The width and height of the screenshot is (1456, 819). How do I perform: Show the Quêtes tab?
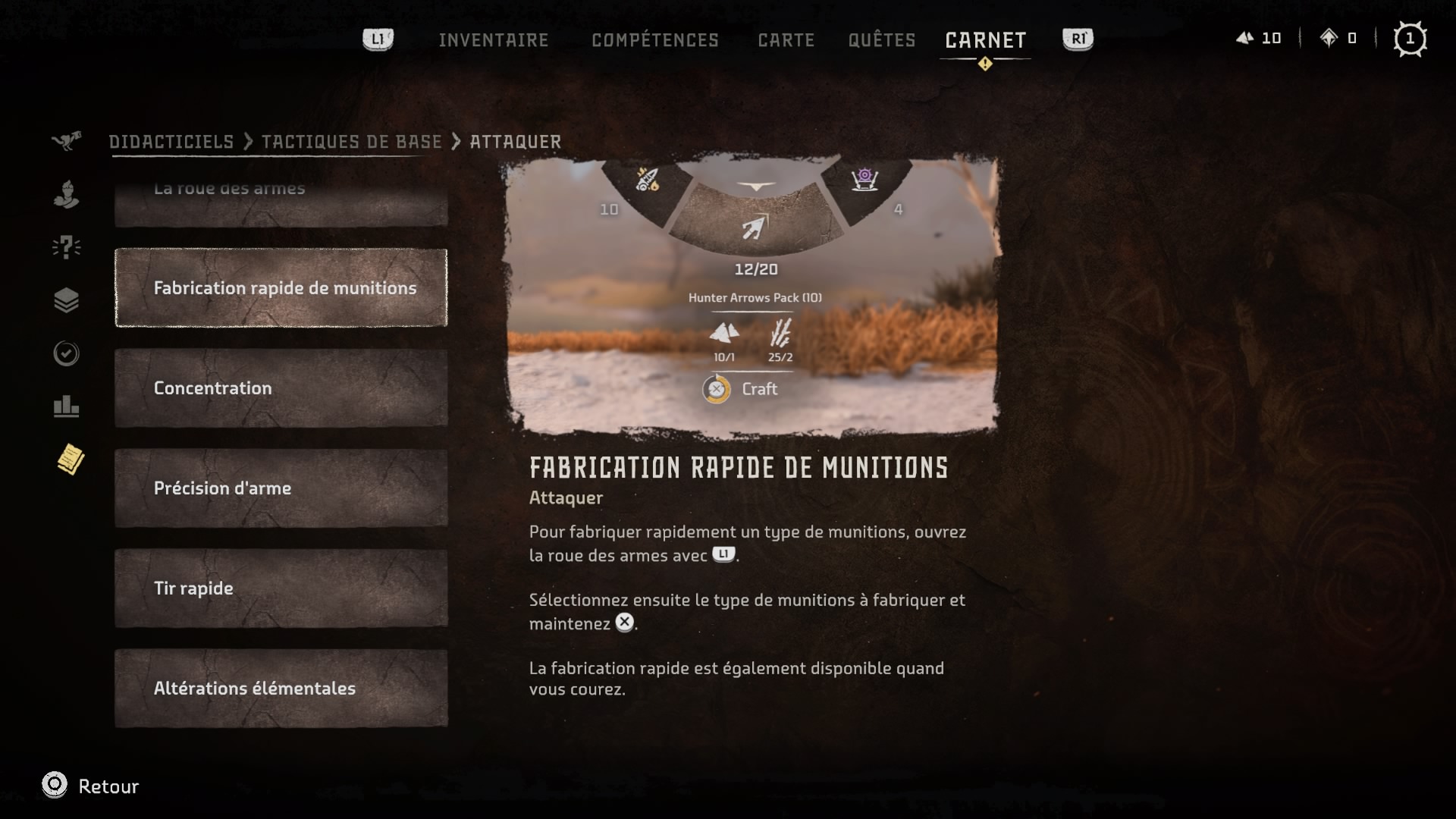(x=881, y=39)
